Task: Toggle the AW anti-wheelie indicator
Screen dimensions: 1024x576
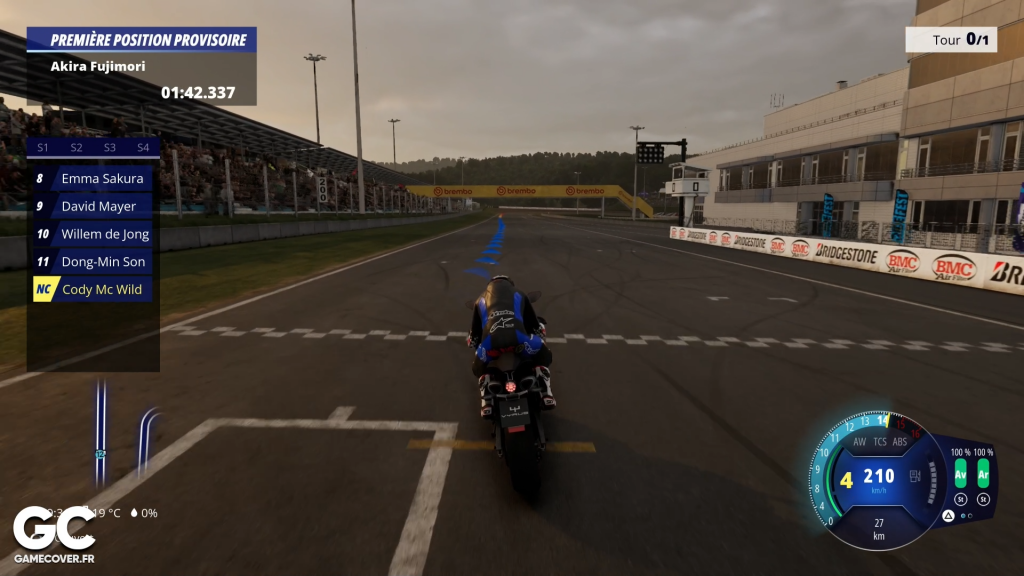Action: (859, 441)
